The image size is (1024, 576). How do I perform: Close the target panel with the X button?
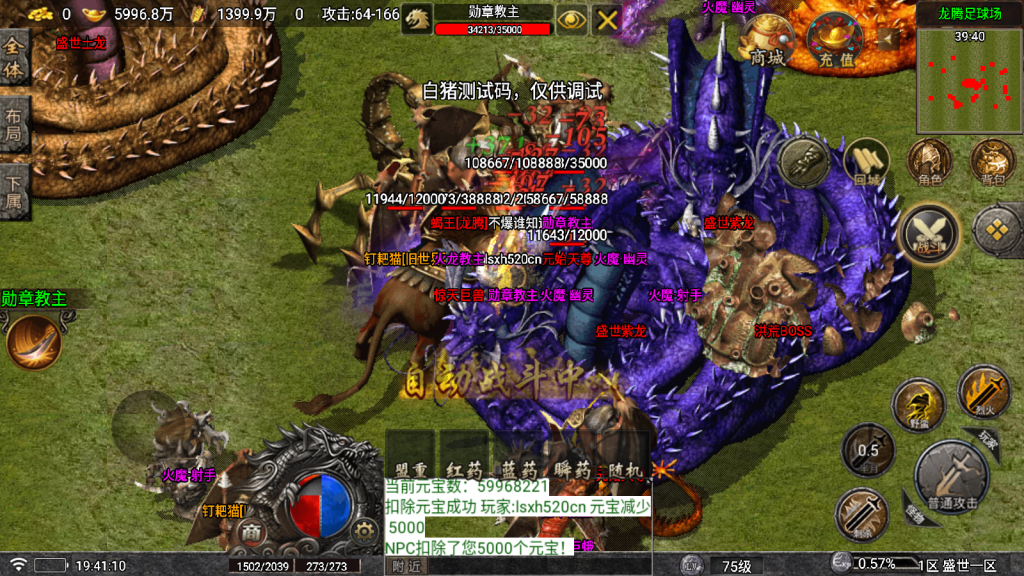pyautogui.click(x=607, y=19)
